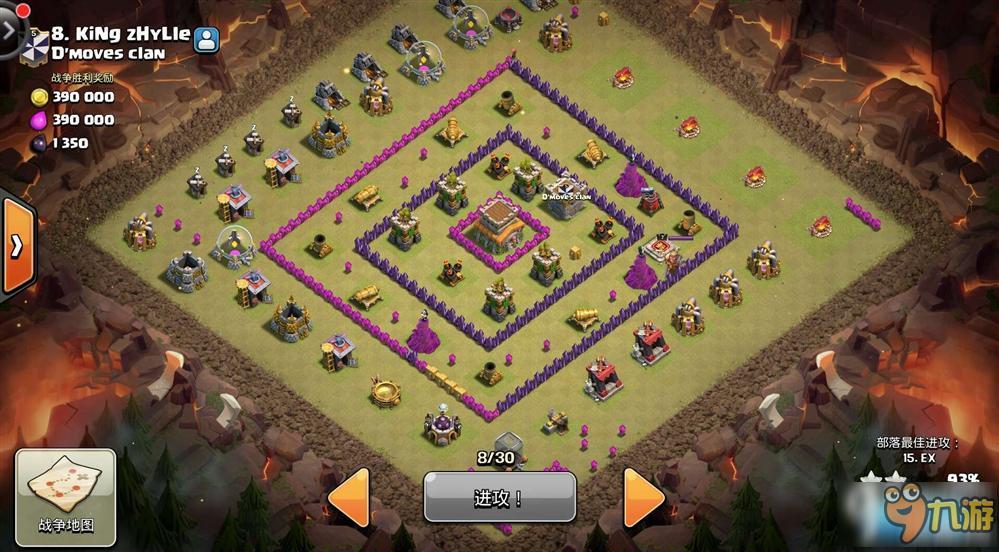Tap the green Attack (进攻!) button

tap(499, 497)
